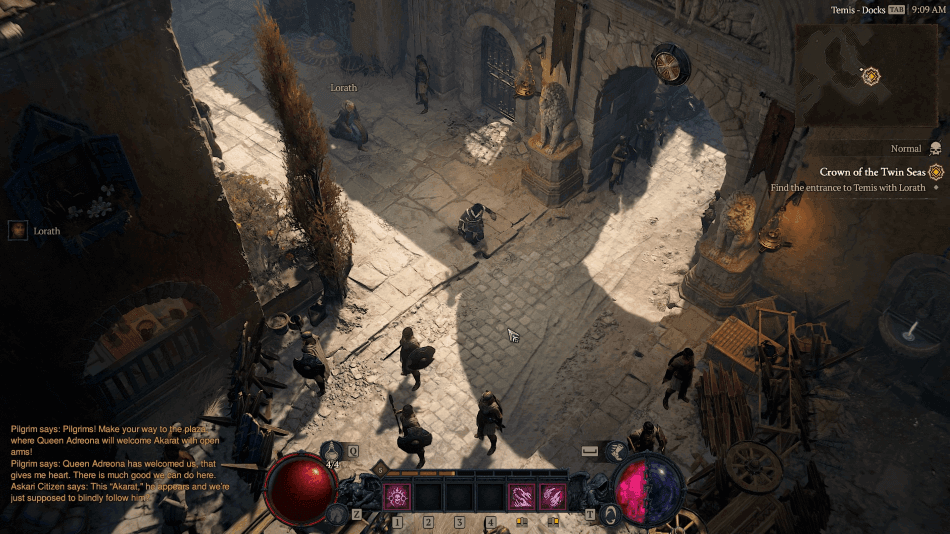Select the crescent moon icon by the resource orb
Screen dimensions: 950x534
610,513
